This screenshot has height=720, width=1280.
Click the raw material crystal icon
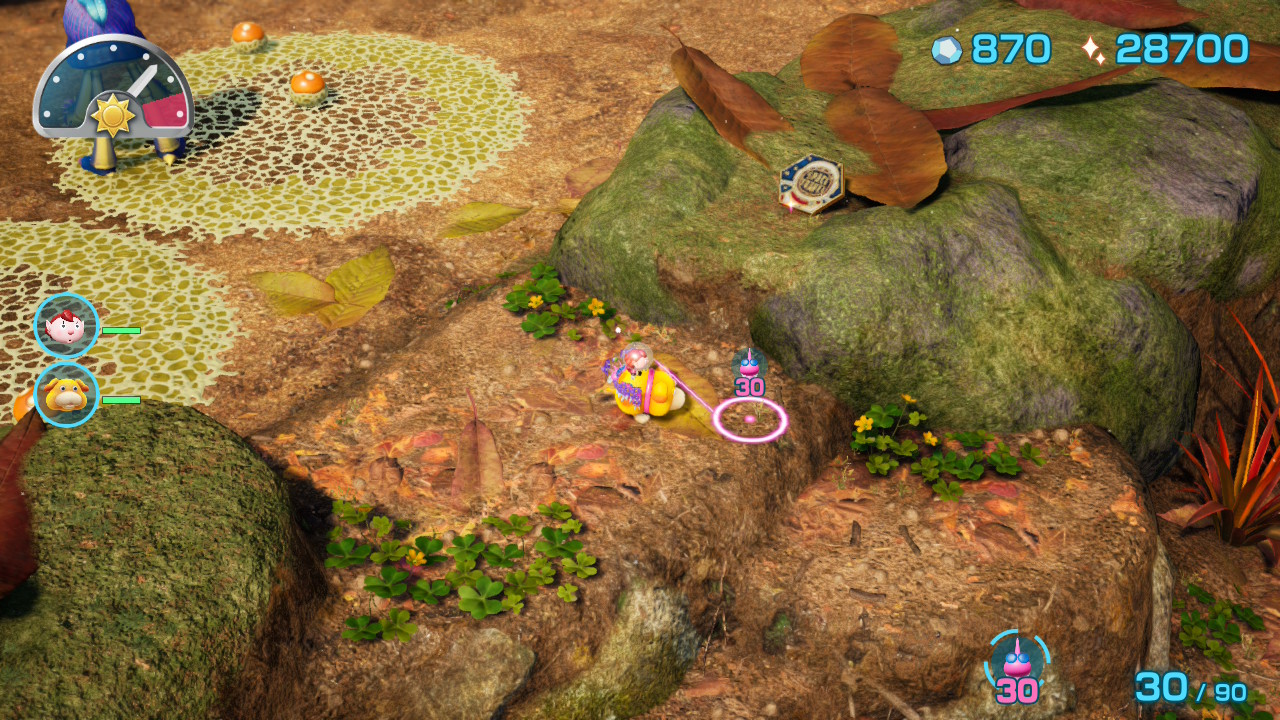946,50
